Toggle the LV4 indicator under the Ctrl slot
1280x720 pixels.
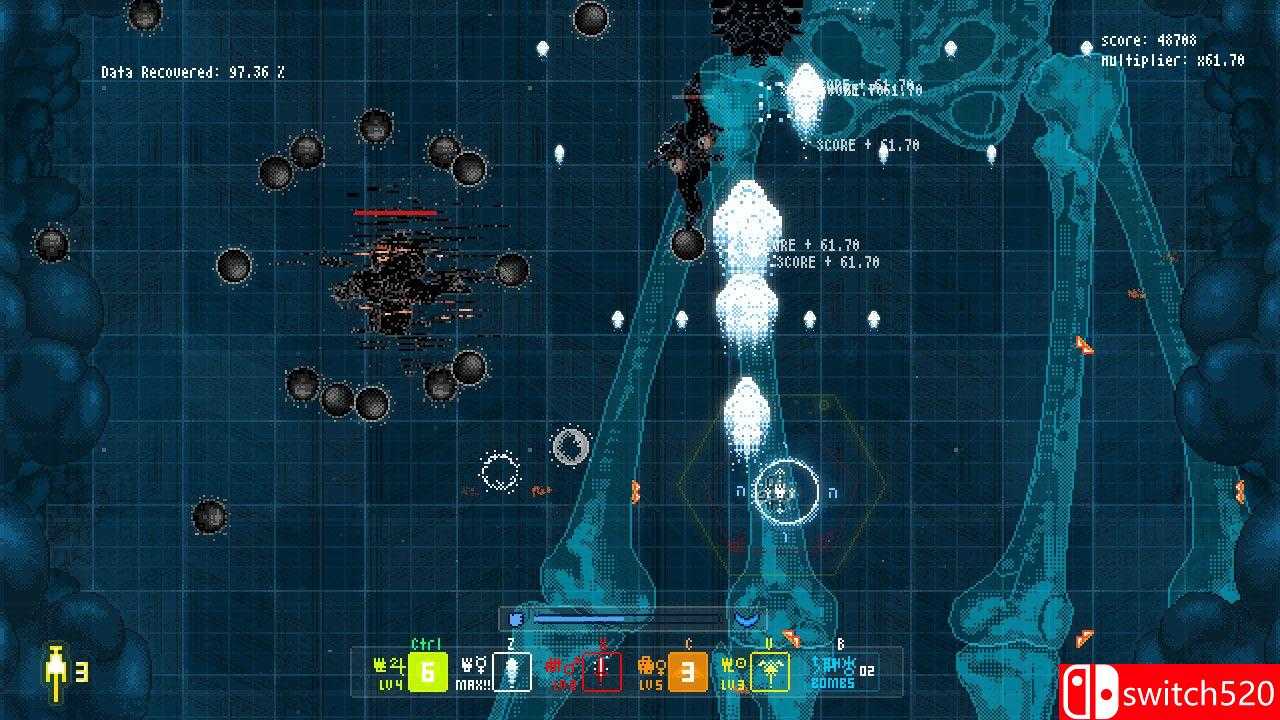[x=393, y=685]
